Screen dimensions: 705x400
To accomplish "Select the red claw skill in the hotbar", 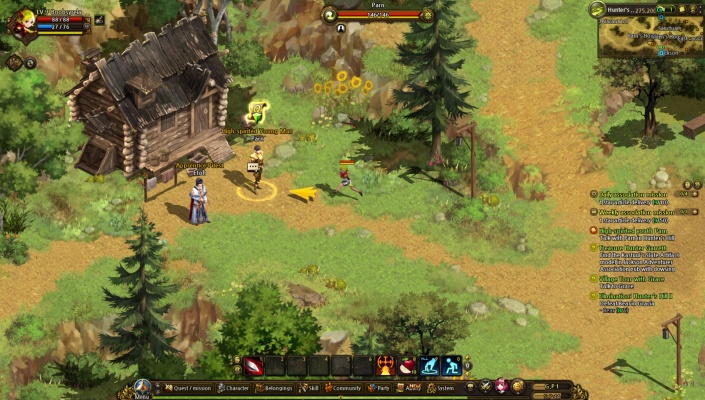I will pos(253,366).
